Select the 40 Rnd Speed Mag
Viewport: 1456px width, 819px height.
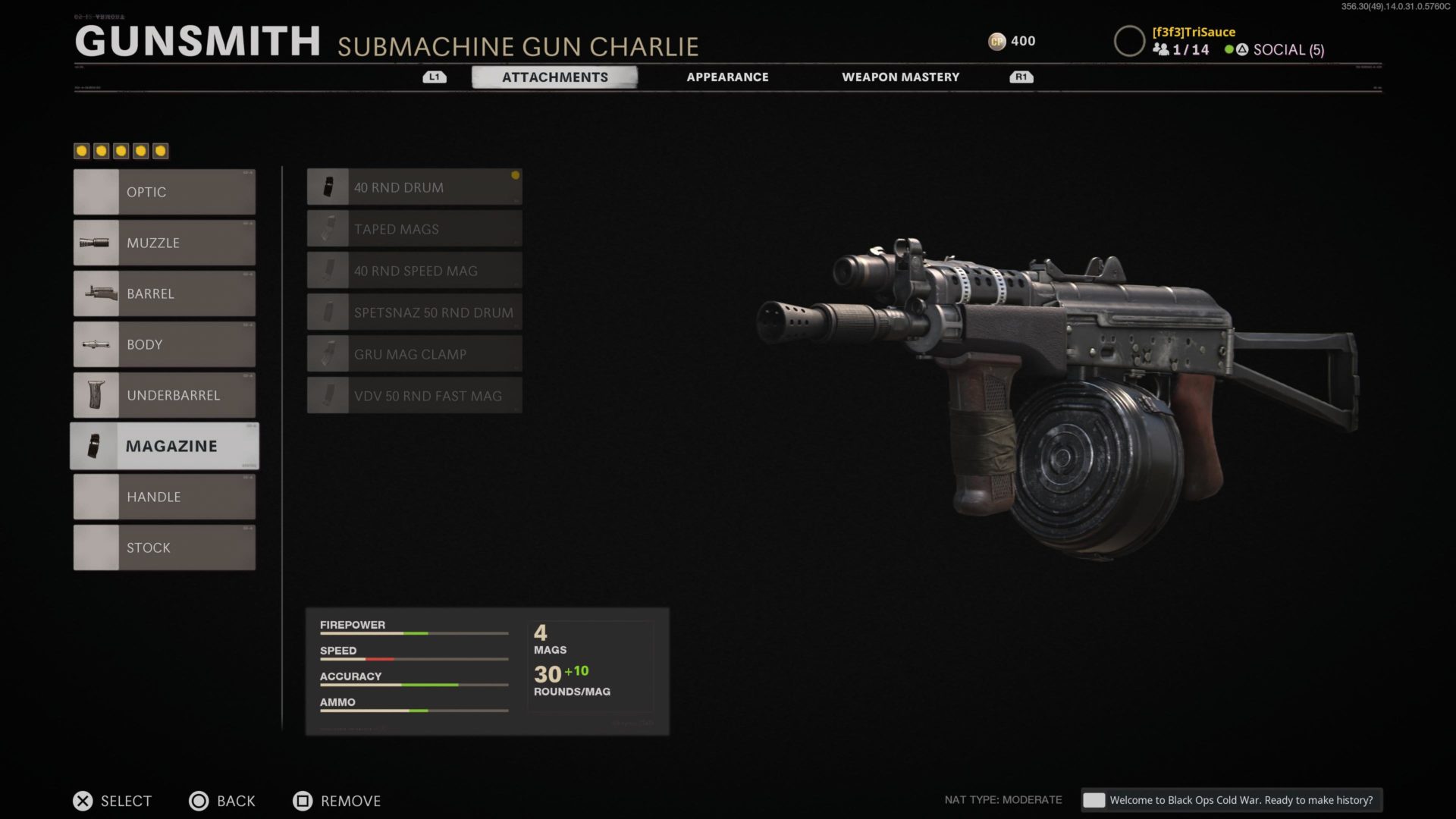414,271
